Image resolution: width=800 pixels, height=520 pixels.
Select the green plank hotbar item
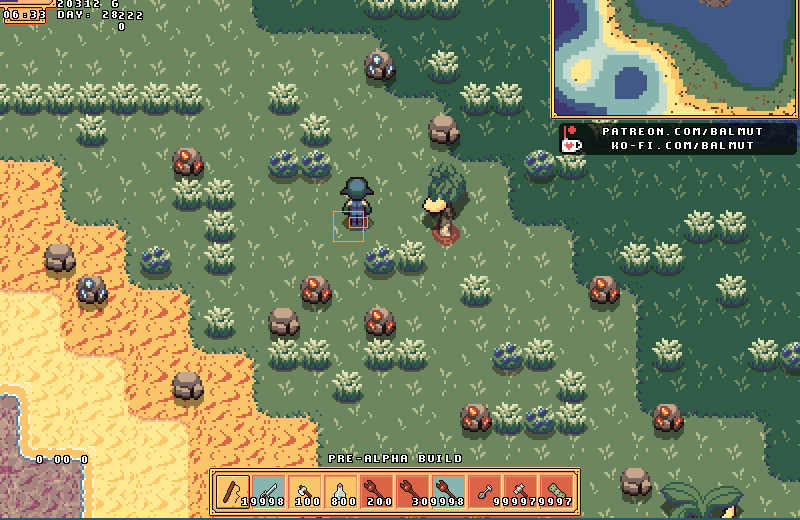coord(557,491)
